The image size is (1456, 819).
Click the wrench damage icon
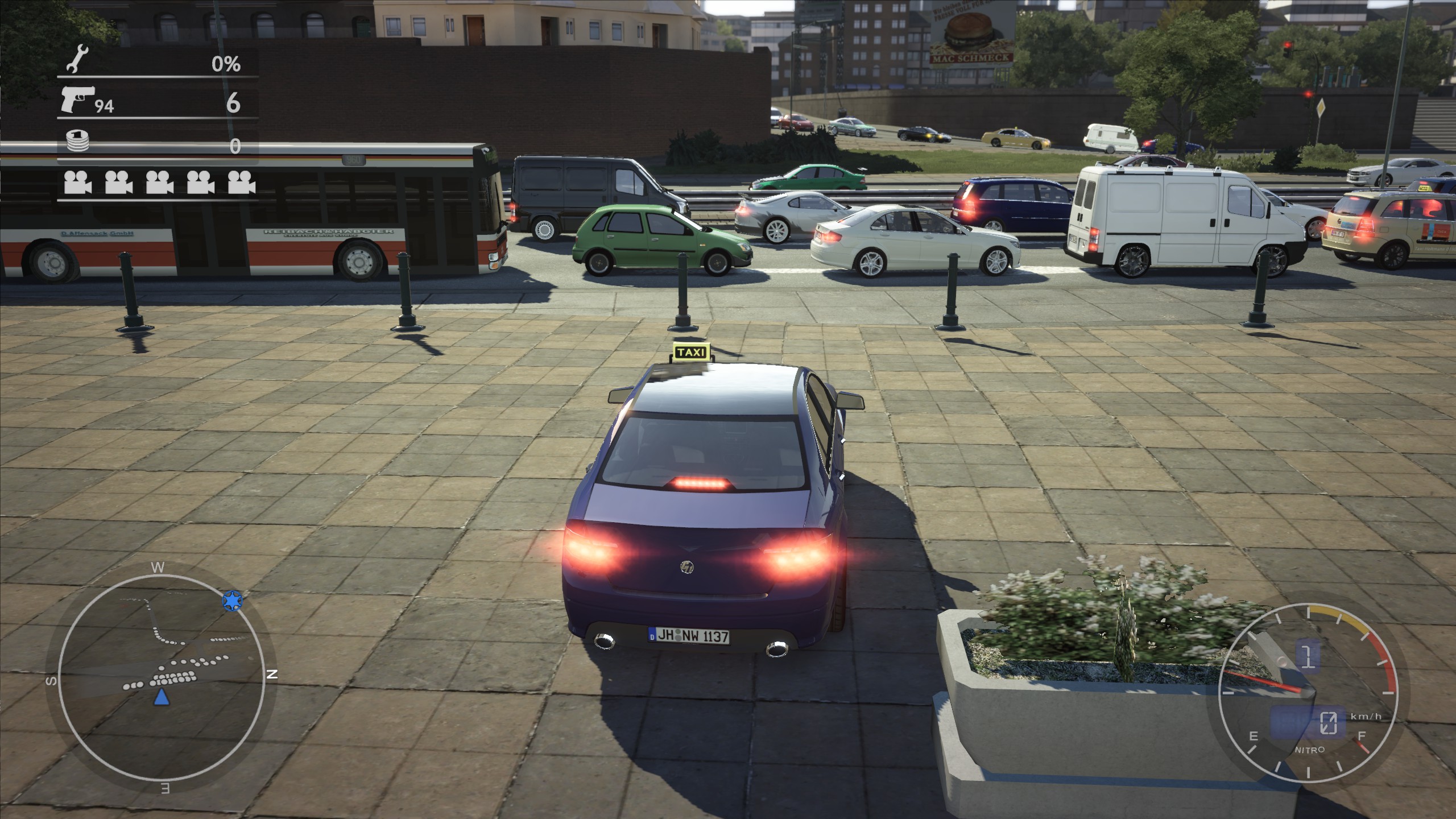77,60
